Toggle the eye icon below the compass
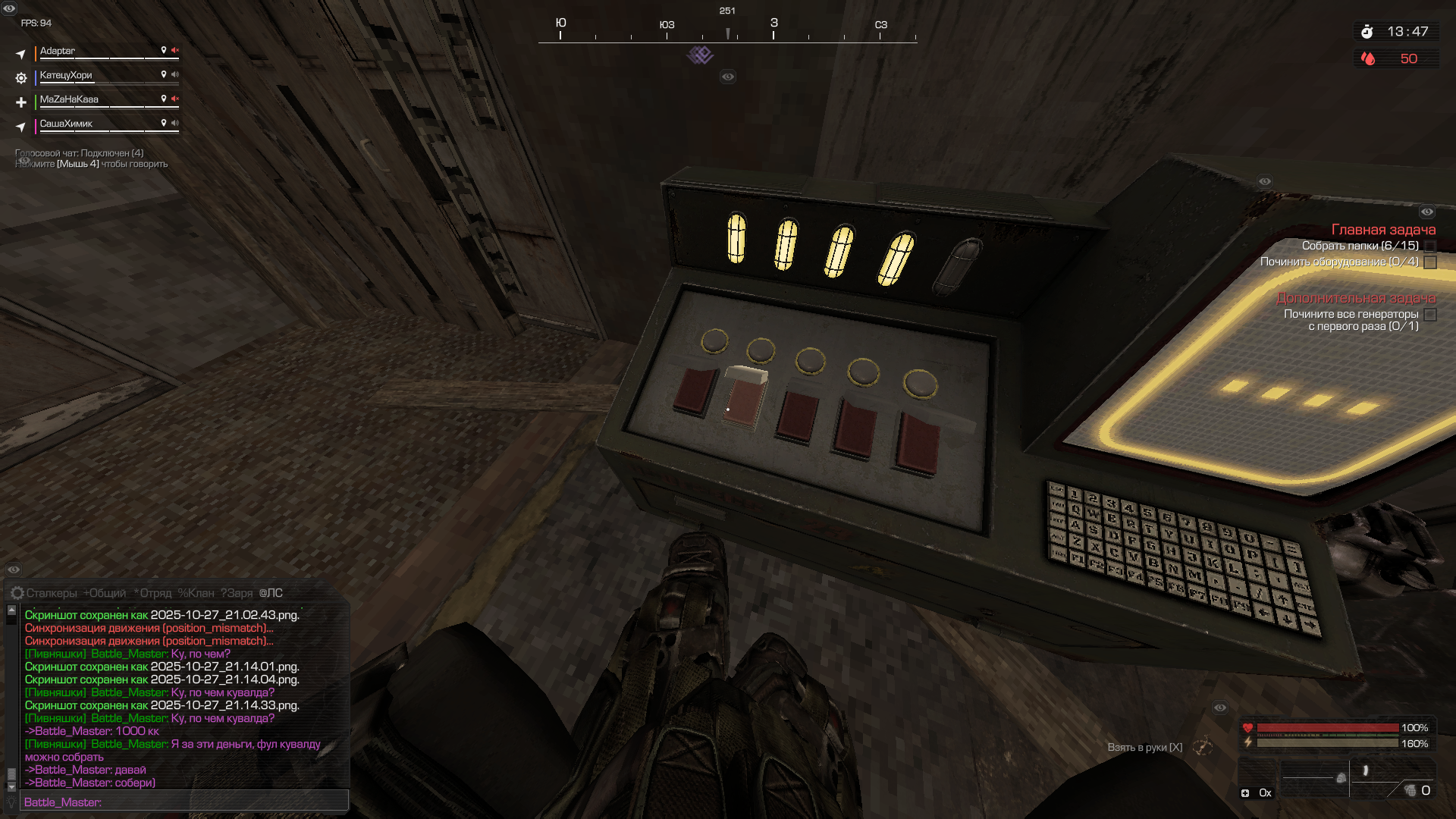The height and width of the screenshot is (819, 1456). click(728, 77)
